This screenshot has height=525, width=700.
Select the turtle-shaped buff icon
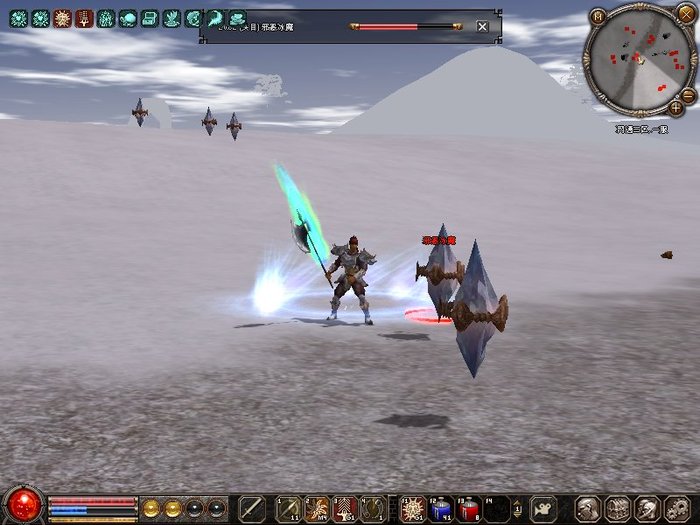(128, 18)
